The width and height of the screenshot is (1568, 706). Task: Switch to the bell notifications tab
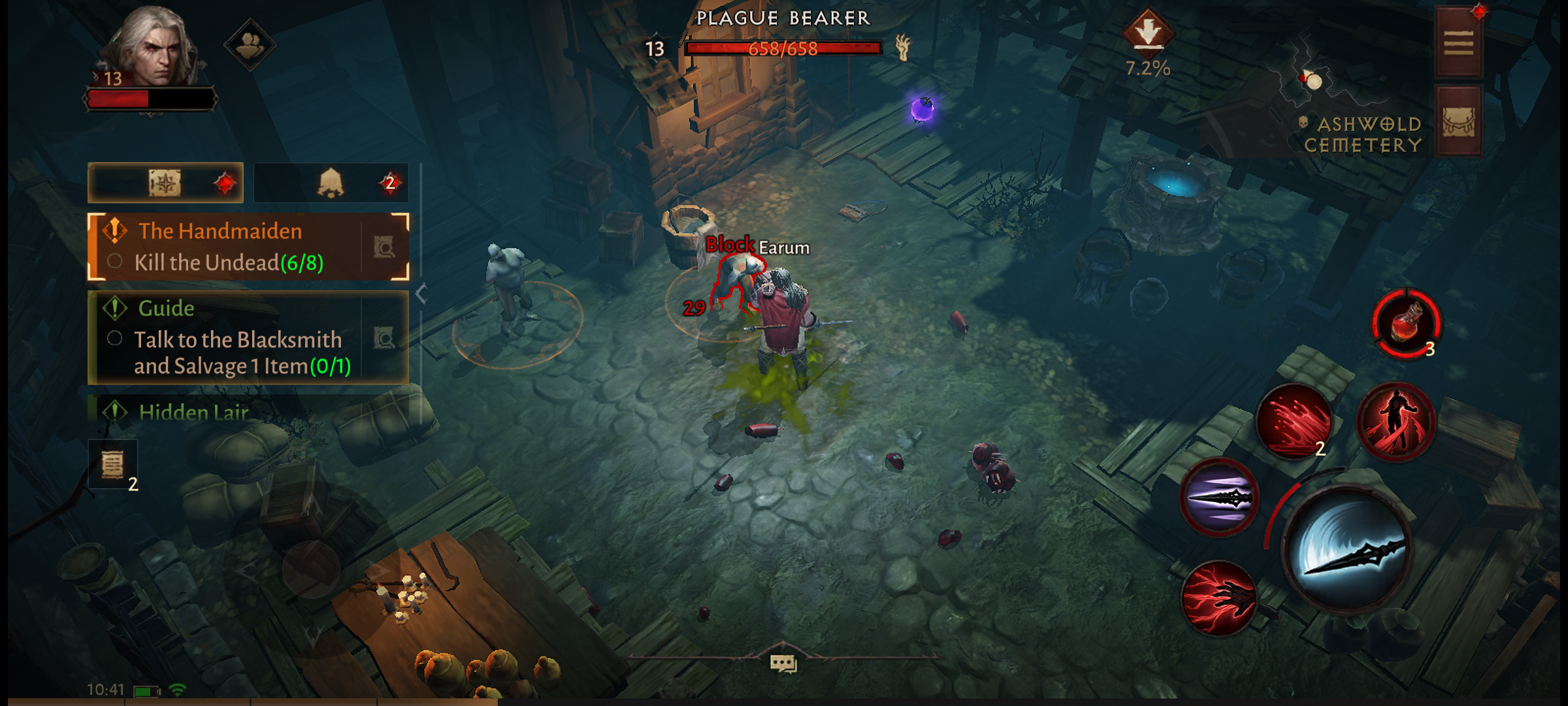coord(331,183)
